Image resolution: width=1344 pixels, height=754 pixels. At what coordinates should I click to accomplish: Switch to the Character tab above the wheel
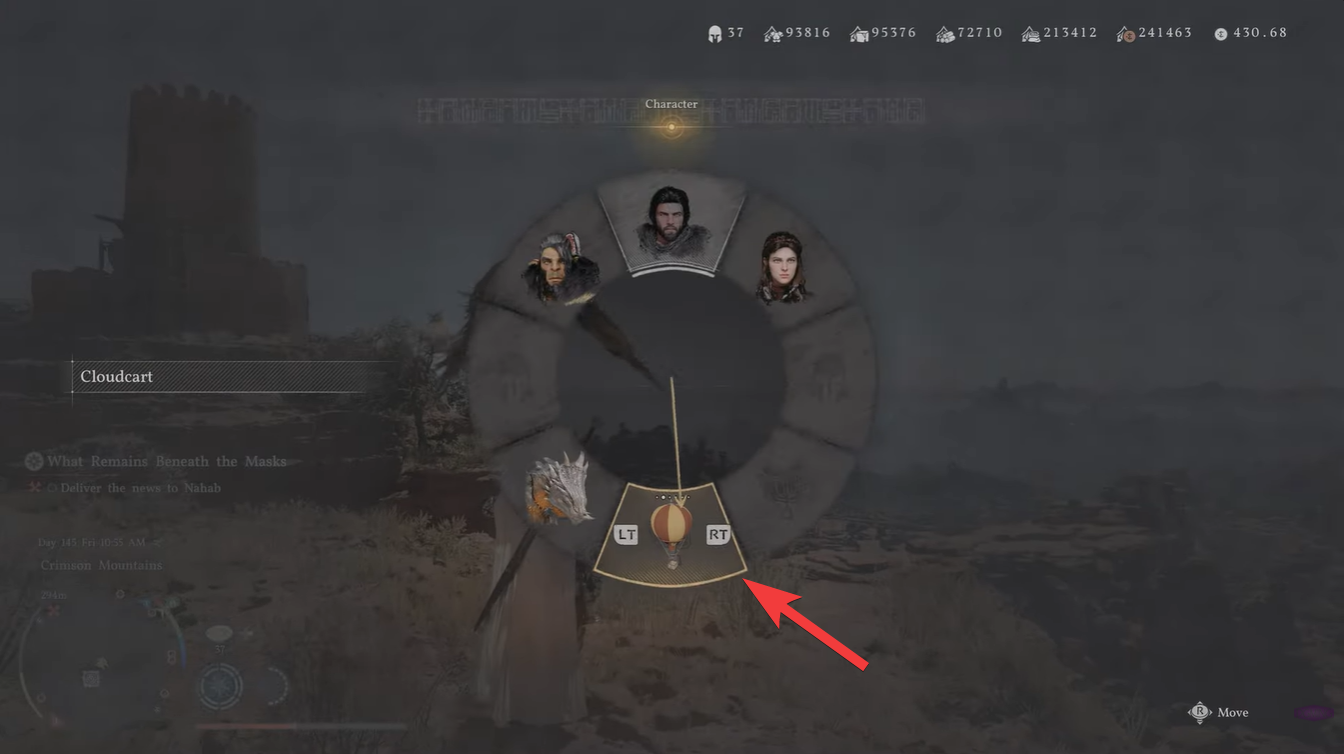point(671,104)
